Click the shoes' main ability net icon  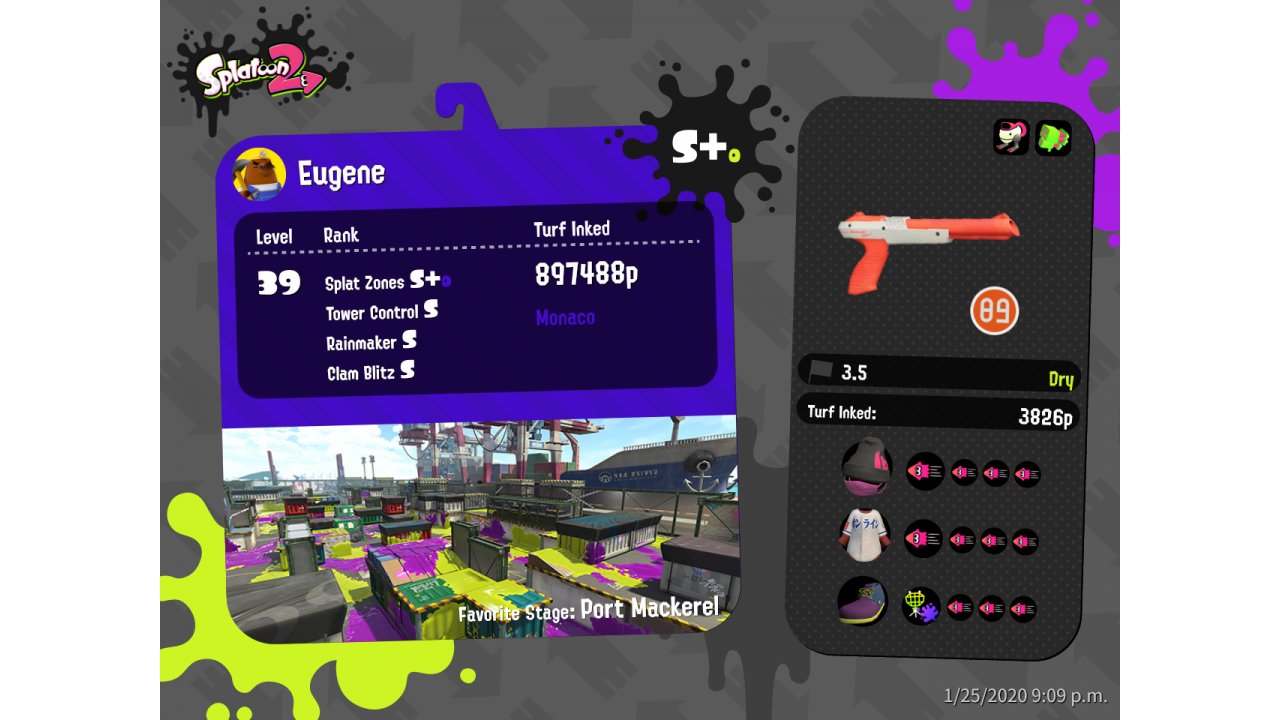[x=920, y=606]
